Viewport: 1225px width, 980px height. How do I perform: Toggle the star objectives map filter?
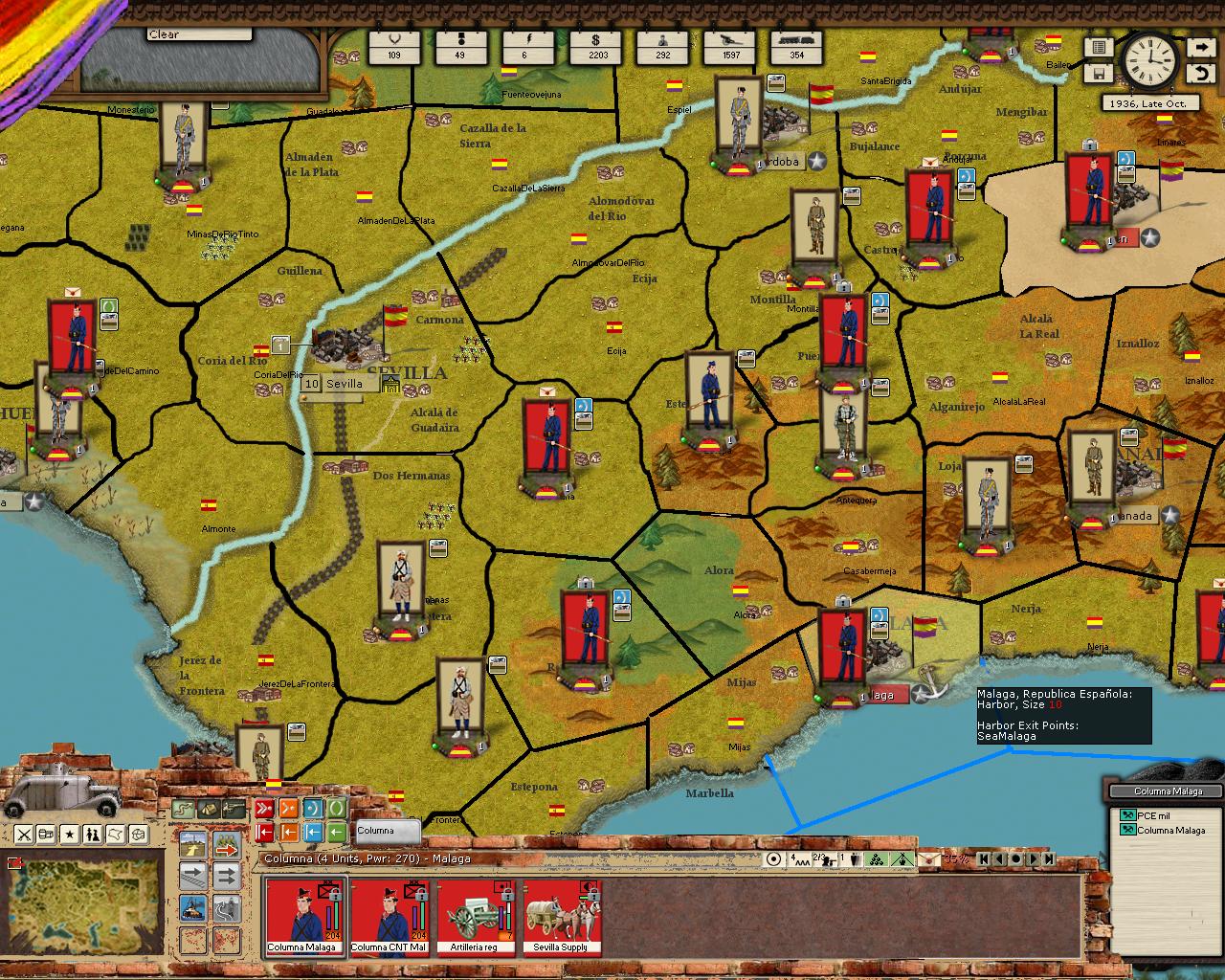[70, 835]
